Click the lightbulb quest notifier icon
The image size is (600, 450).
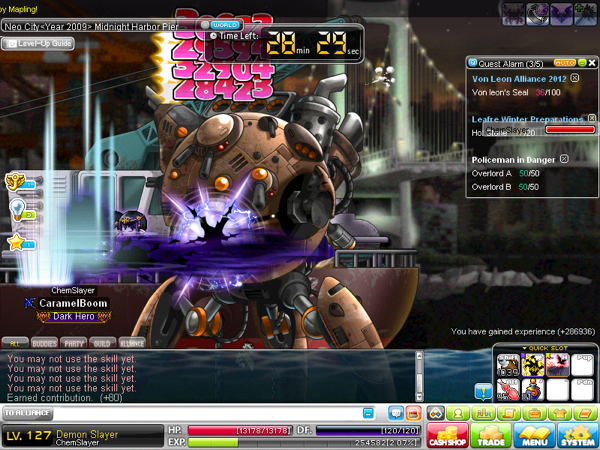[x=17, y=208]
